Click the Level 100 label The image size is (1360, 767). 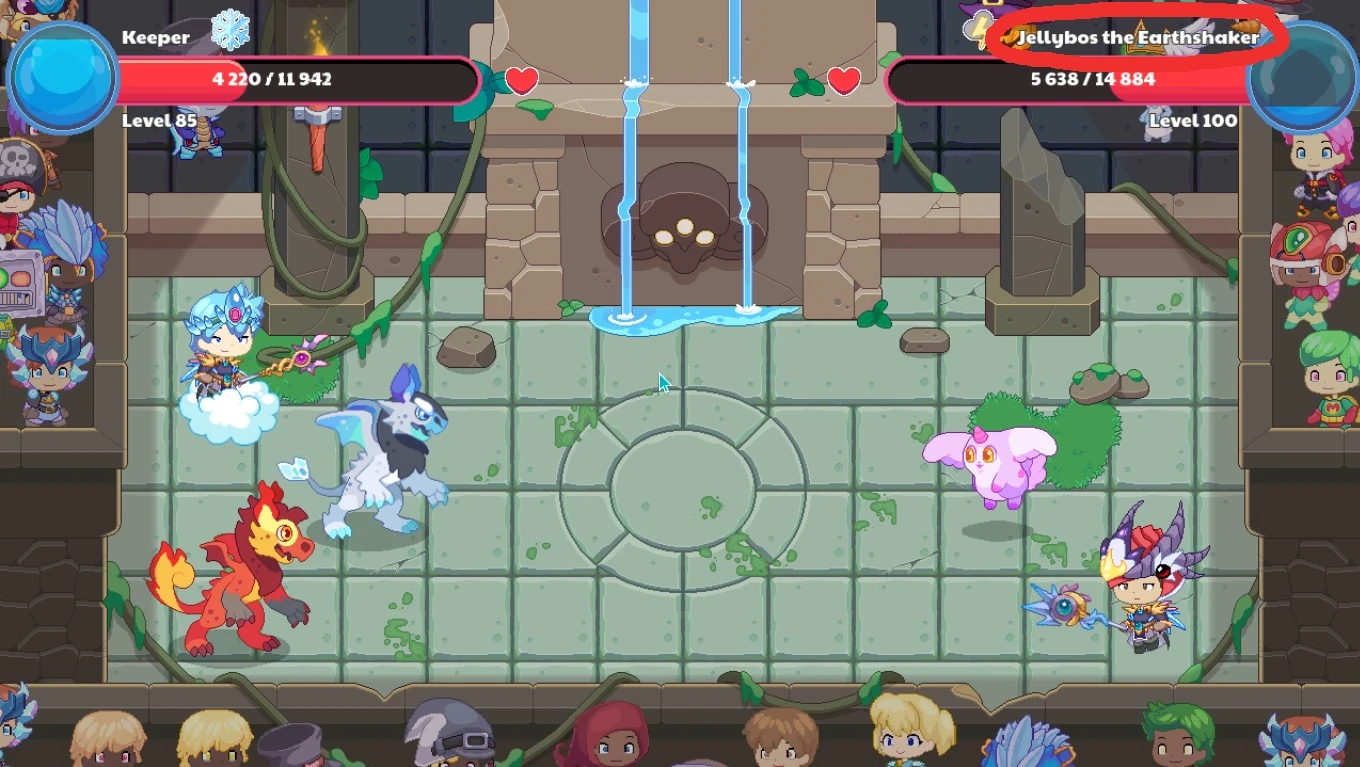(x=1194, y=121)
